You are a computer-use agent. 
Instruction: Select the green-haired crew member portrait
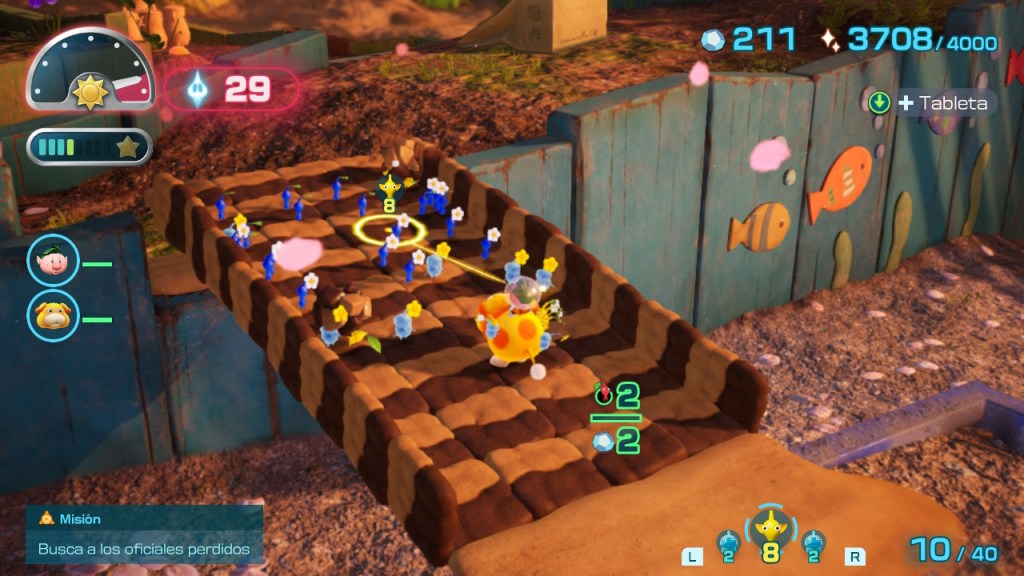coord(52,263)
